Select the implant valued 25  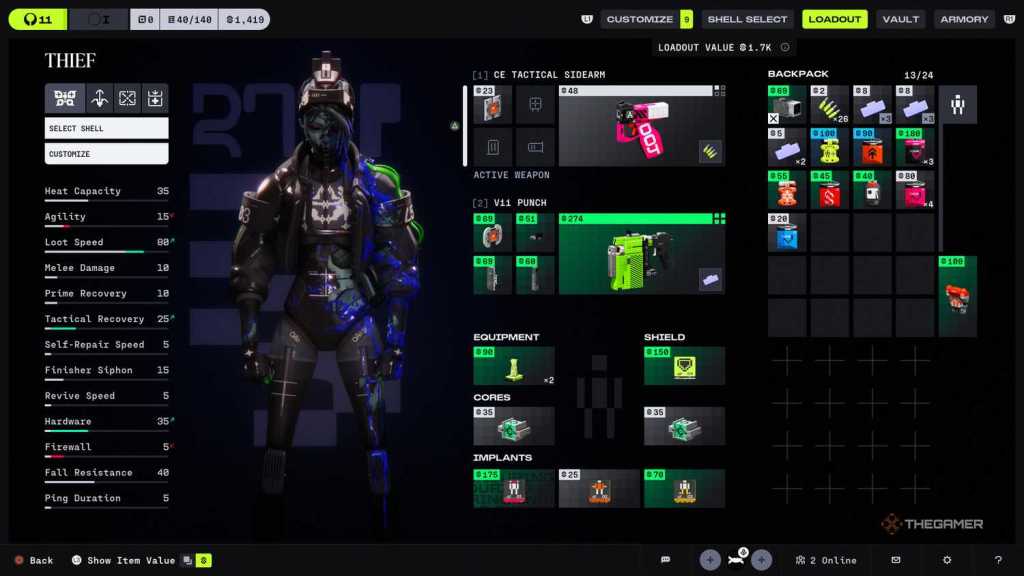[x=598, y=488]
